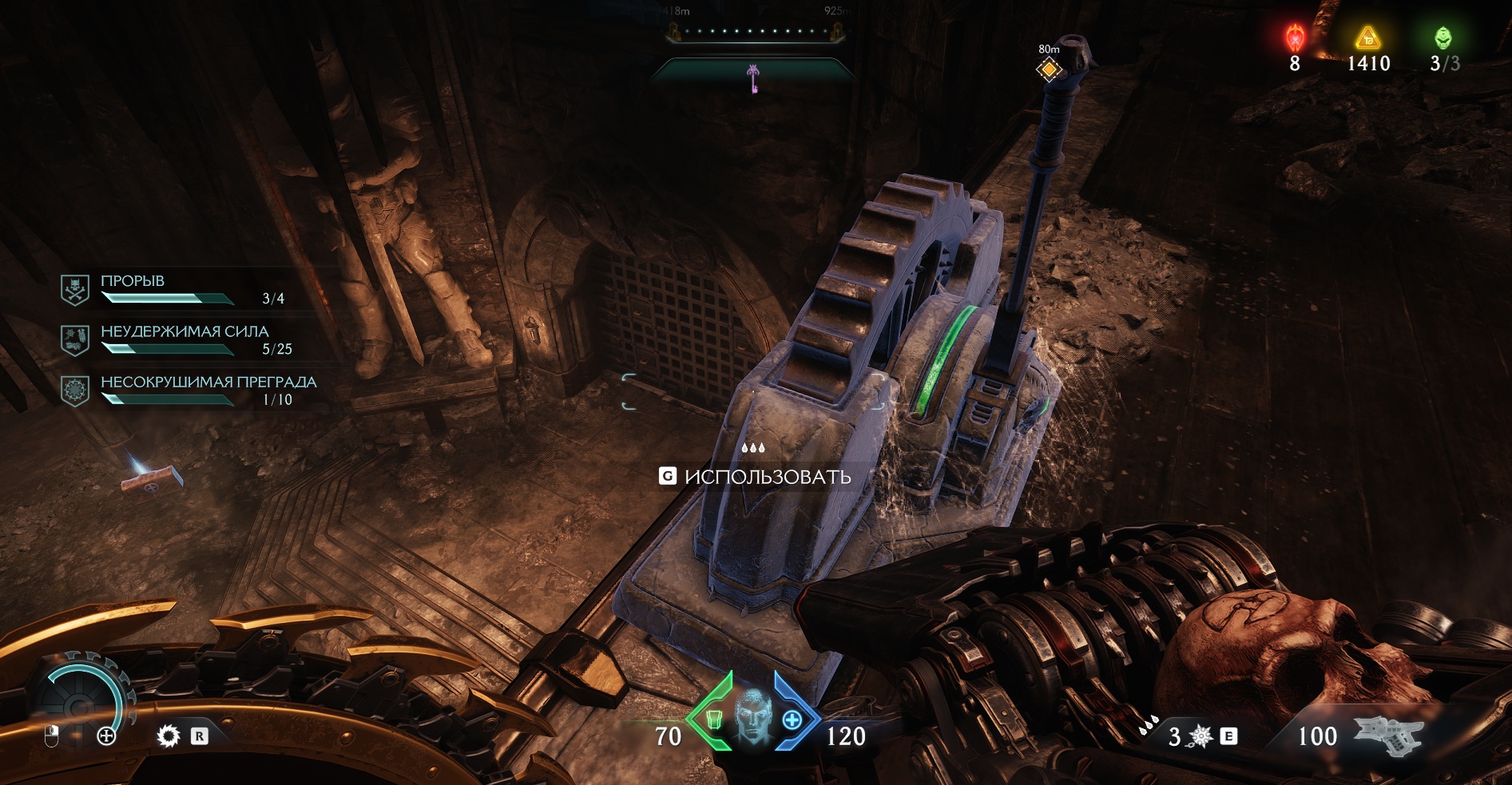Select the spiked grenade icon
Screen dimensions: 1512x785
[1200, 736]
